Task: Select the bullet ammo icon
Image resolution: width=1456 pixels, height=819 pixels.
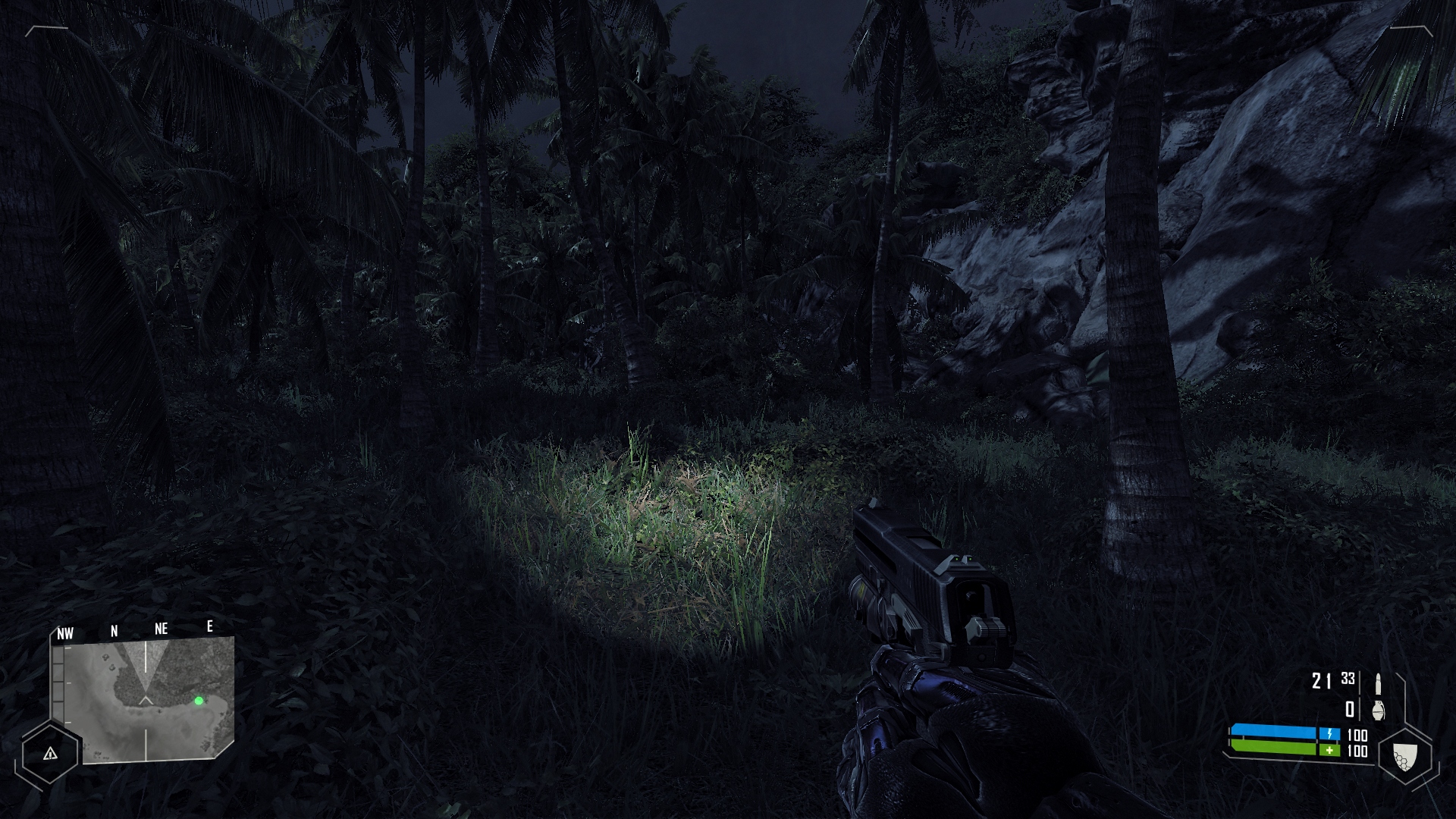Action: [x=1378, y=683]
